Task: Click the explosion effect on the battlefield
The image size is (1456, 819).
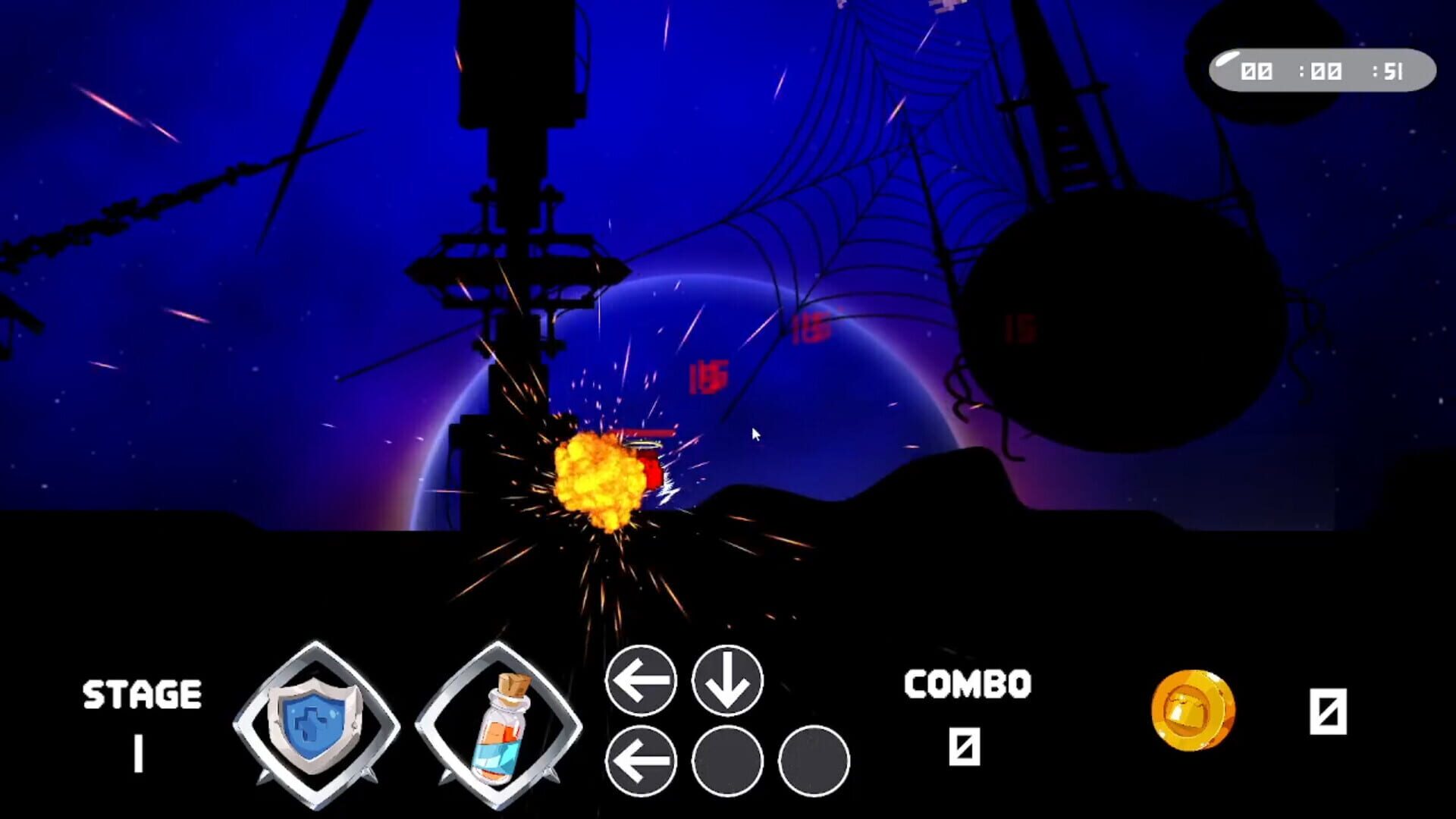Action: pyautogui.click(x=599, y=478)
